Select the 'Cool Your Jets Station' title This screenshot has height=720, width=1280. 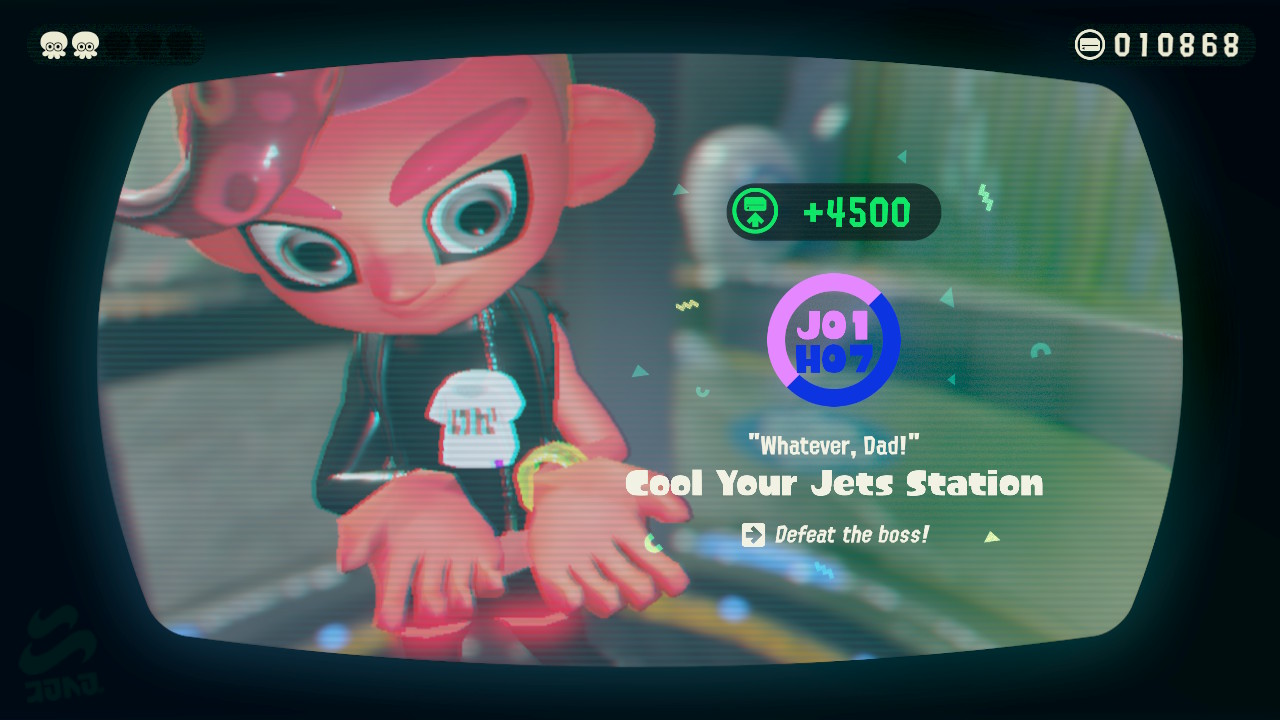tap(834, 483)
